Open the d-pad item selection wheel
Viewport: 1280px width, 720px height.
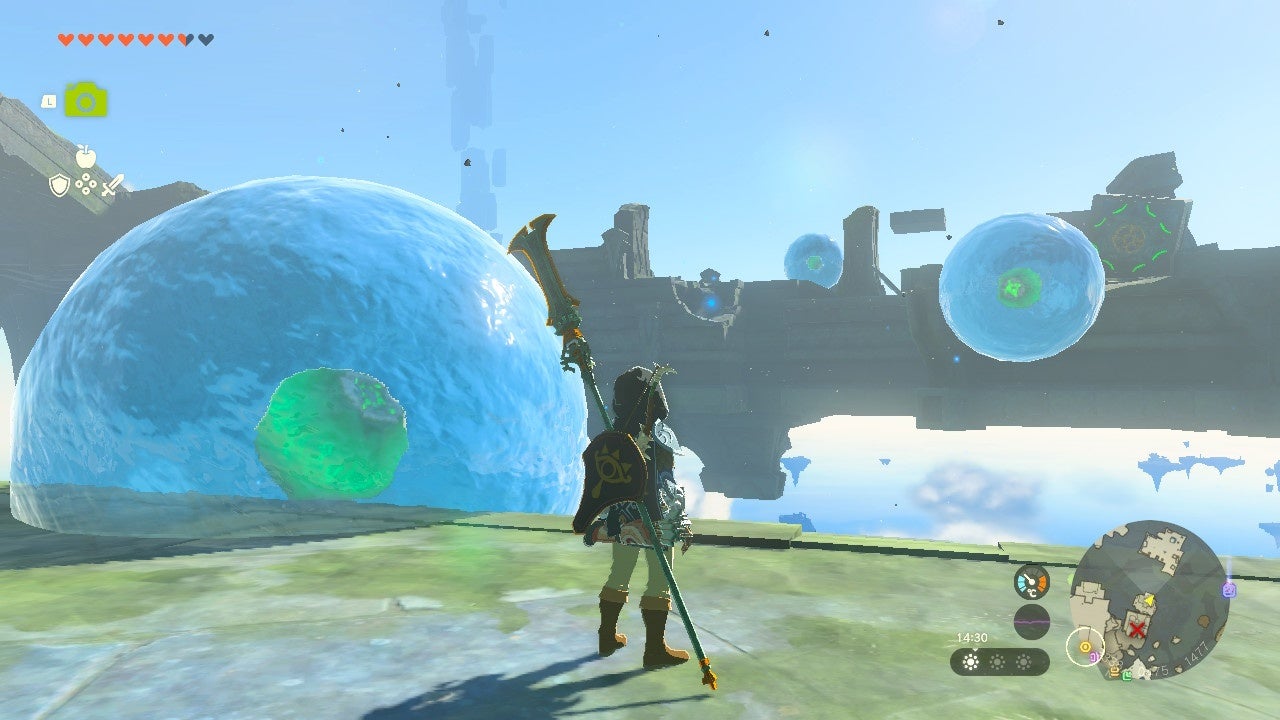pyautogui.click(x=86, y=183)
